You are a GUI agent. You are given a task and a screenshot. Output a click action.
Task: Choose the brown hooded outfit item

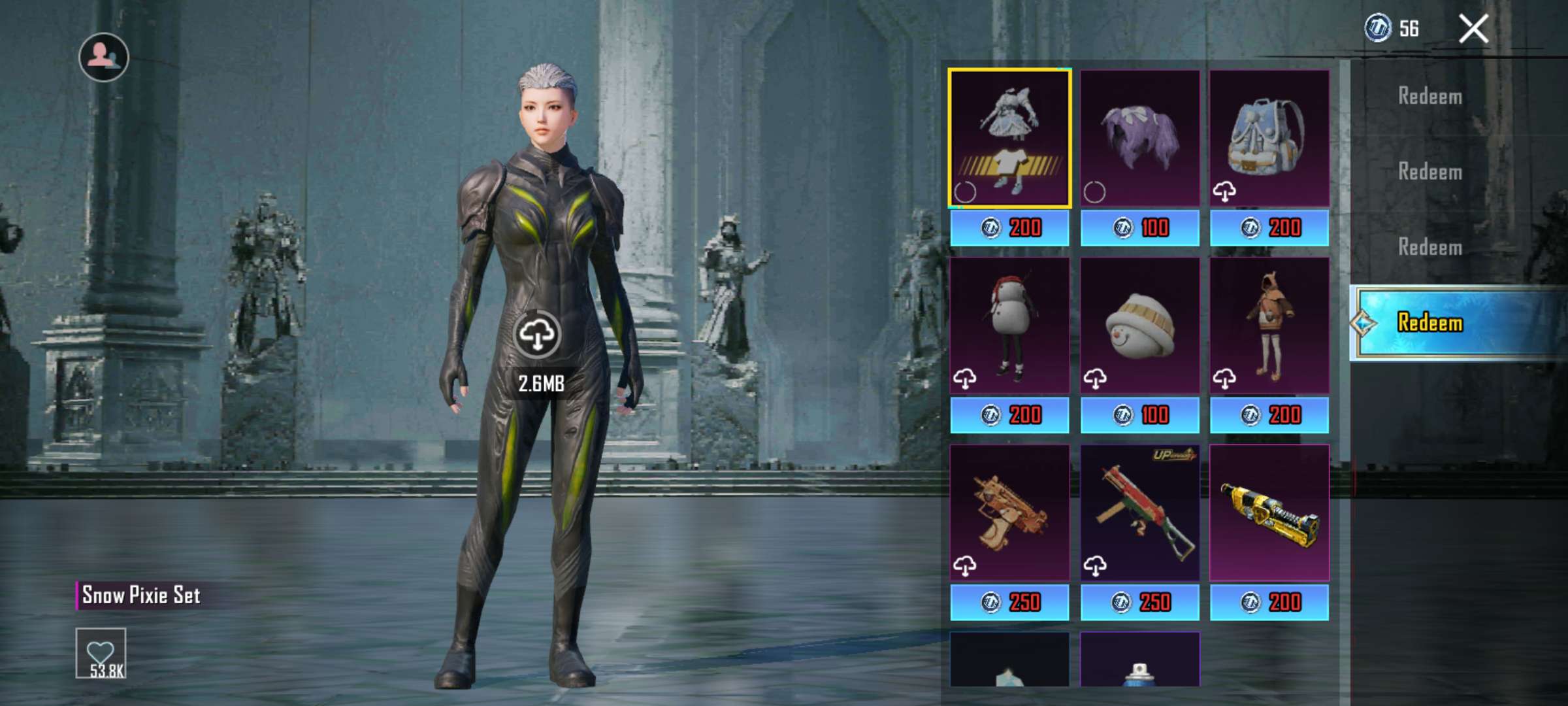tap(1269, 326)
